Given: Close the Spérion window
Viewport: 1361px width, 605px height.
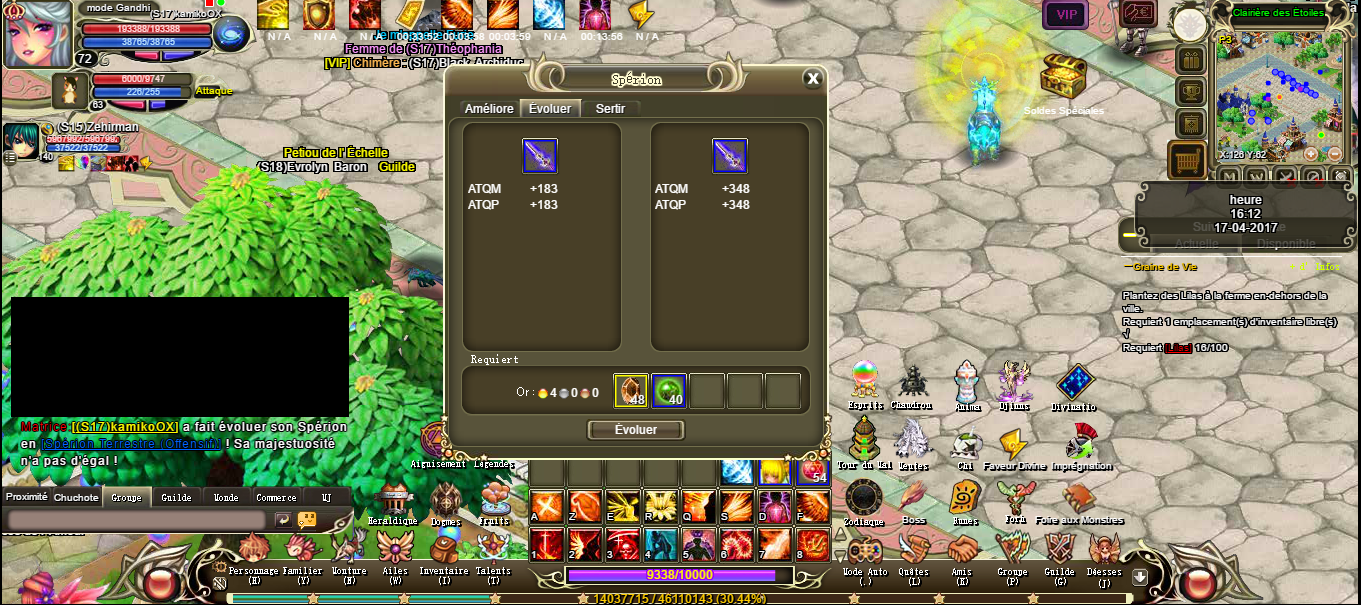Looking at the screenshot, I should [813, 79].
